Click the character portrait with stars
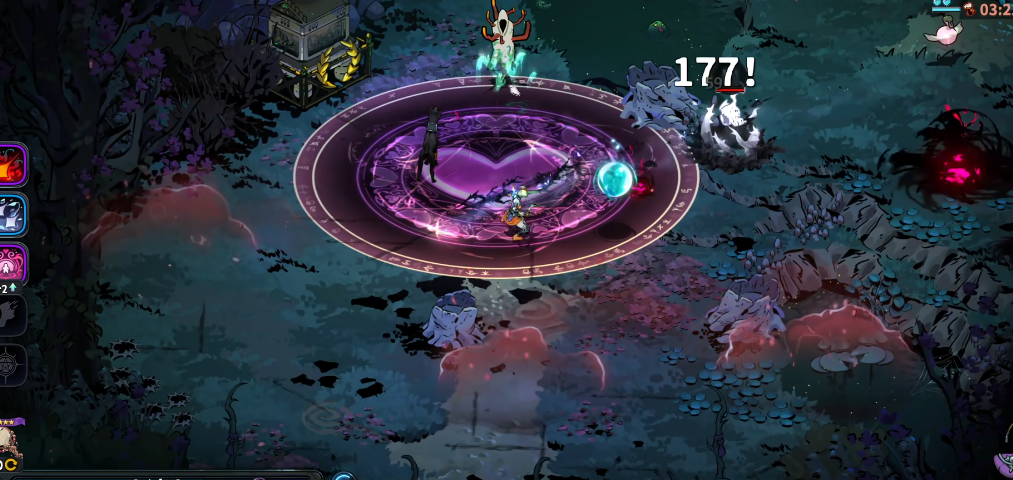Image resolution: width=1013 pixels, height=480 pixels. [x=9, y=440]
